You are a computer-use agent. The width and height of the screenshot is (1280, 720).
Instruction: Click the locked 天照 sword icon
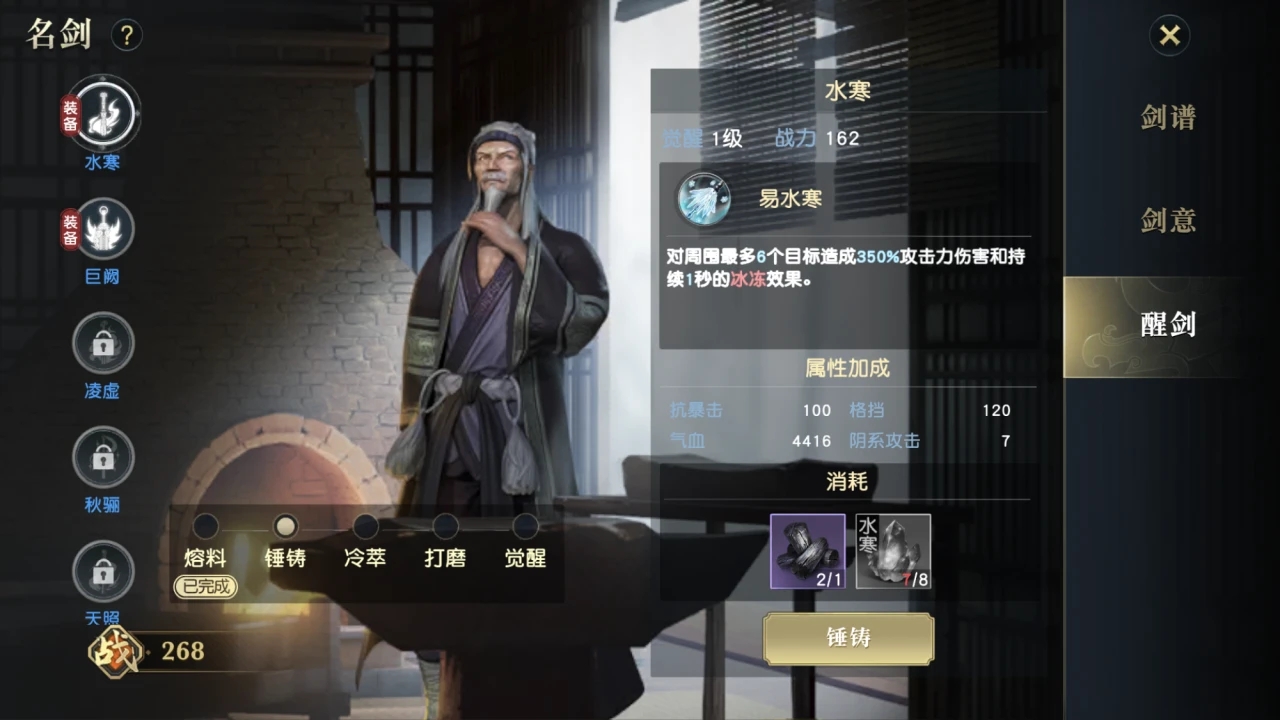point(103,570)
